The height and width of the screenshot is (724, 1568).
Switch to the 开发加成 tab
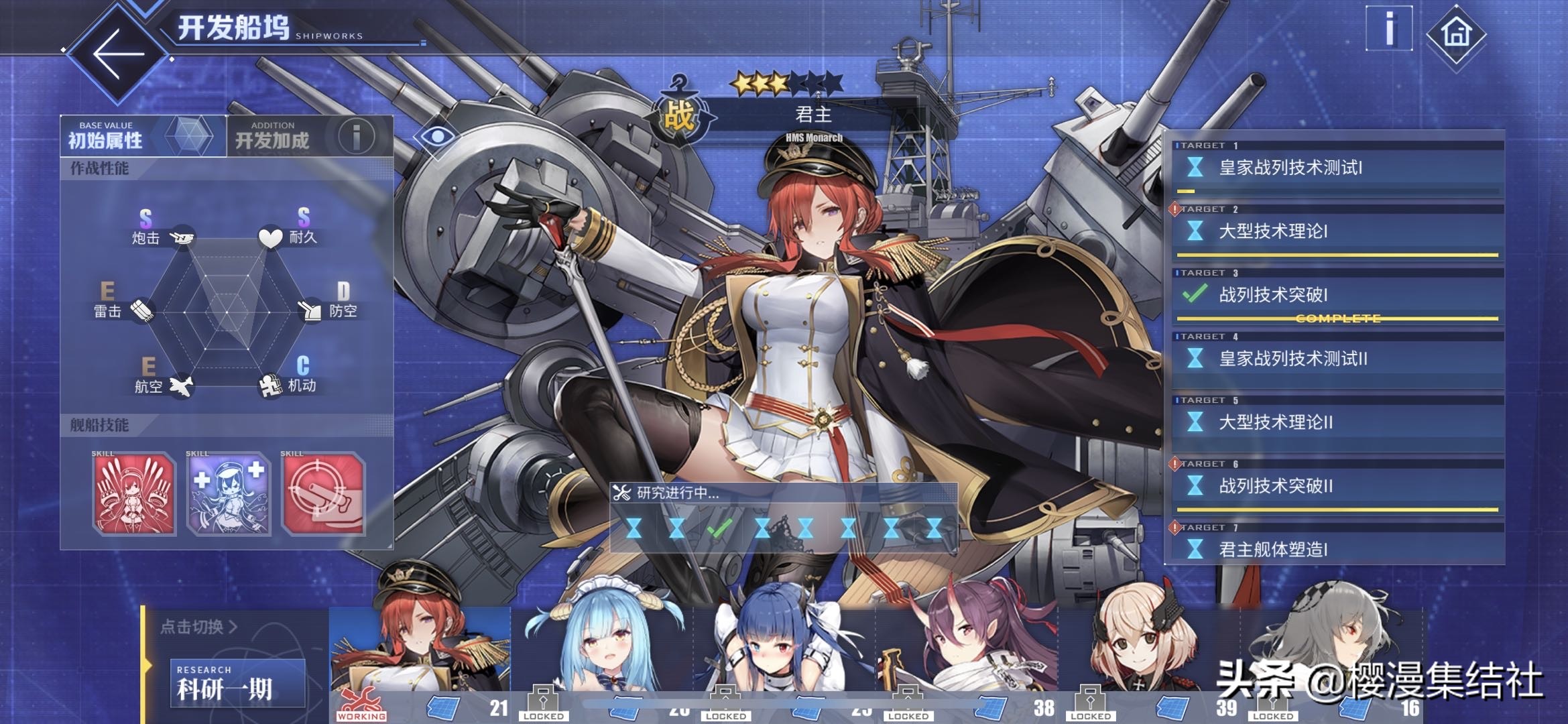pyautogui.click(x=310, y=136)
